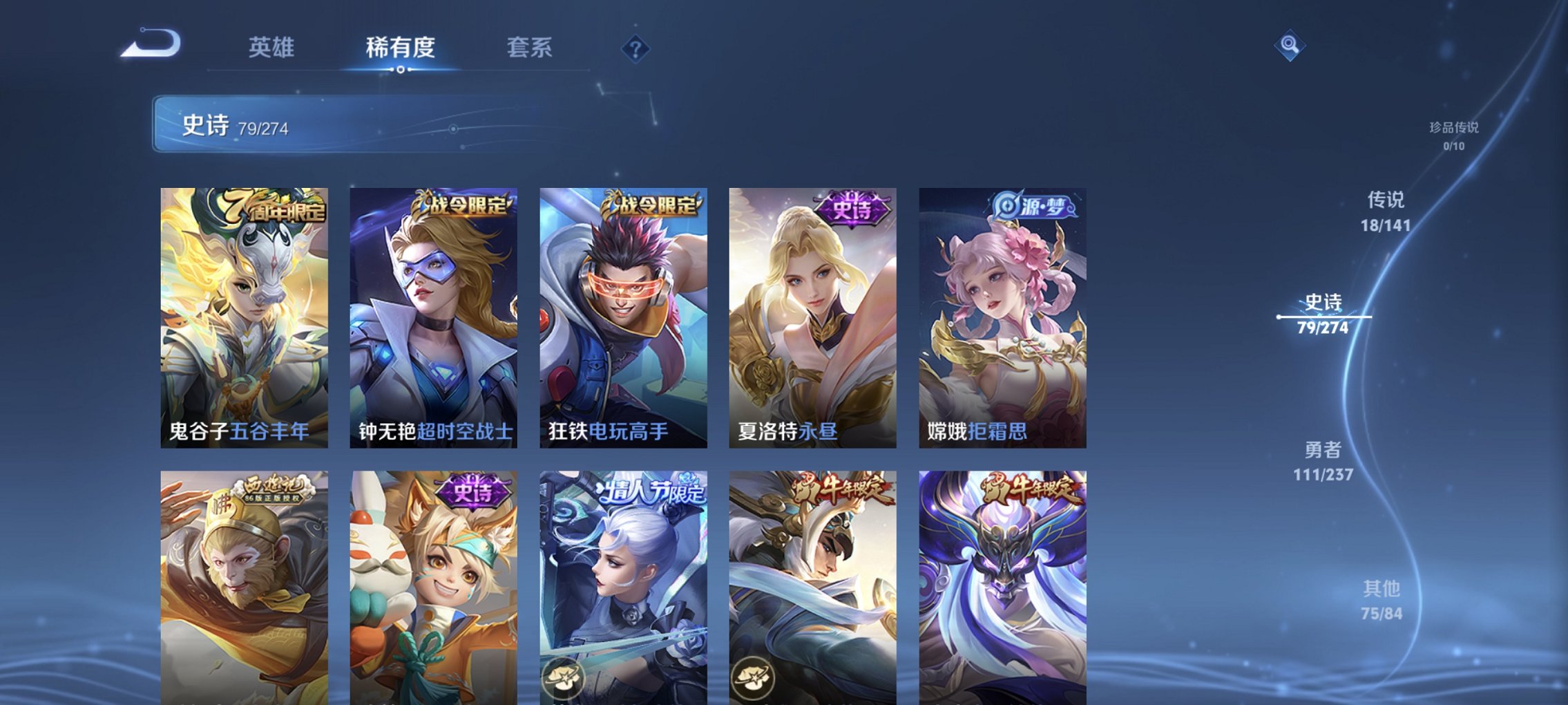Image resolution: width=1568 pixels, height=705 pixels.
Task: Click the question mark help icon
Action: [x=635, y=48]
